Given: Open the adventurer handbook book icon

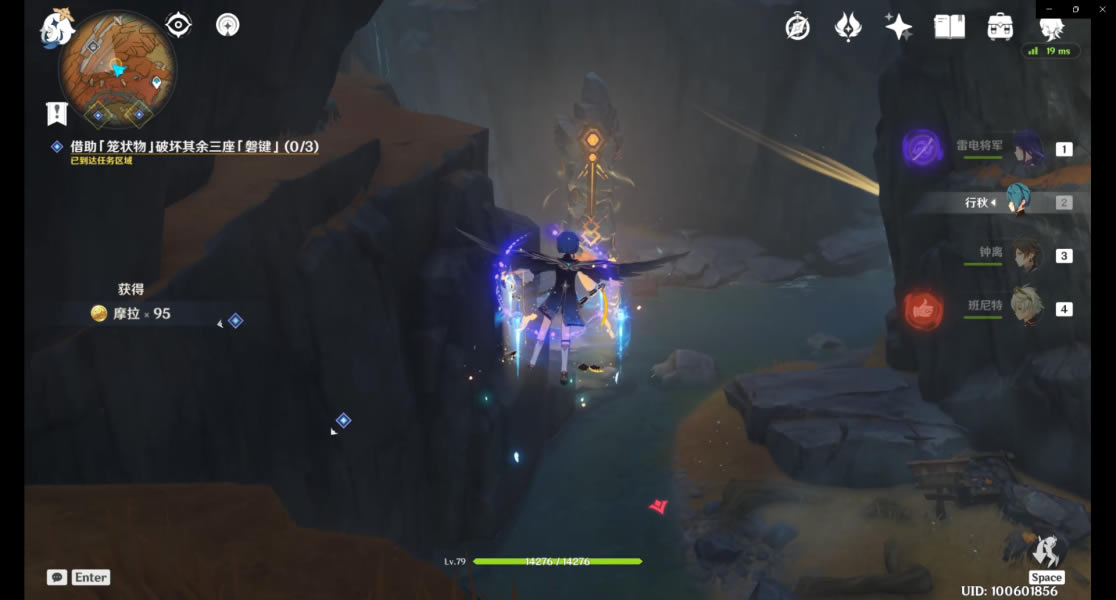Looking at the screenshot, I should pyautogui.click(x=949, y=27).
